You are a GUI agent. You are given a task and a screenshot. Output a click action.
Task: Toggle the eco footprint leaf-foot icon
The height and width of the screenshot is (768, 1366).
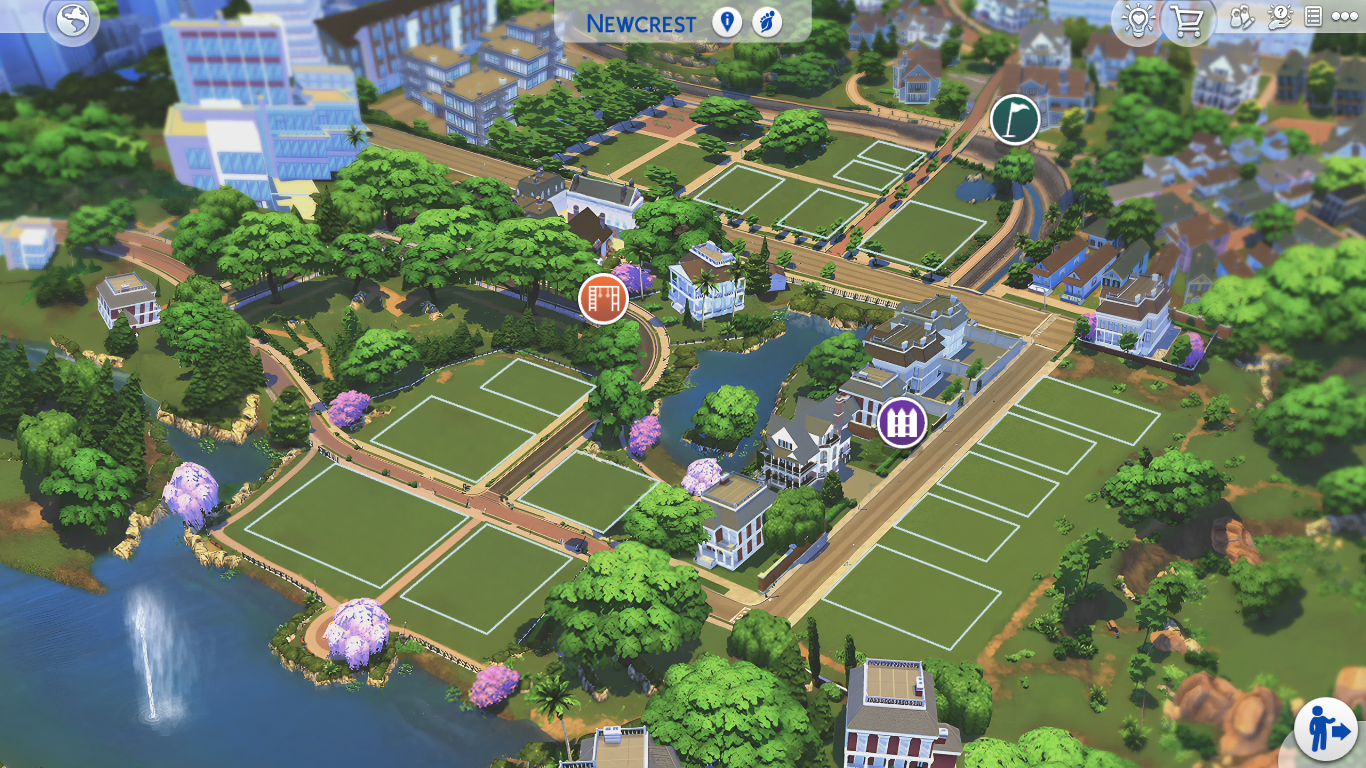point(767,22)
